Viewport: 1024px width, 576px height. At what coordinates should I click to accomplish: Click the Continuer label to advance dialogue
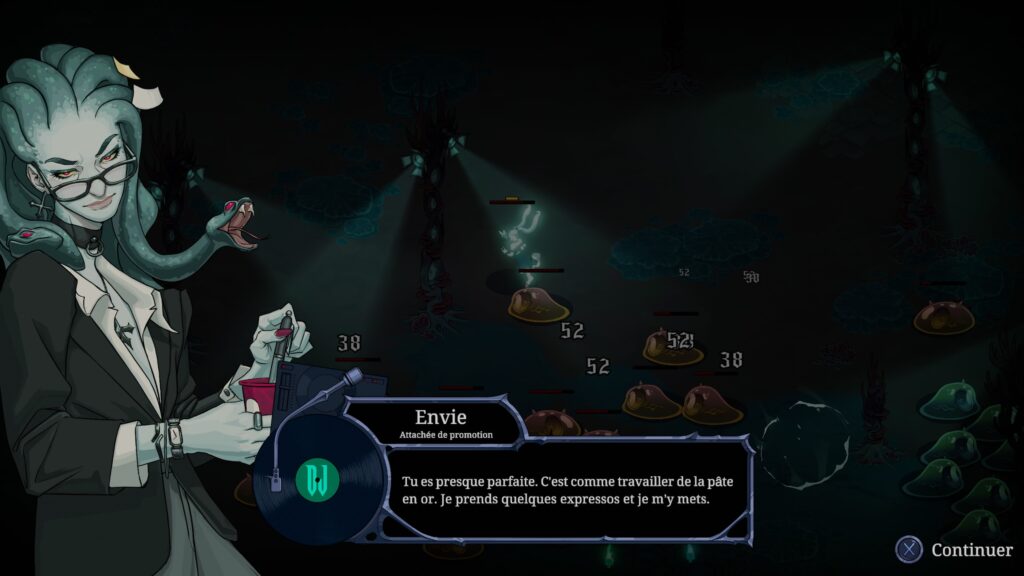click(971, 550)
